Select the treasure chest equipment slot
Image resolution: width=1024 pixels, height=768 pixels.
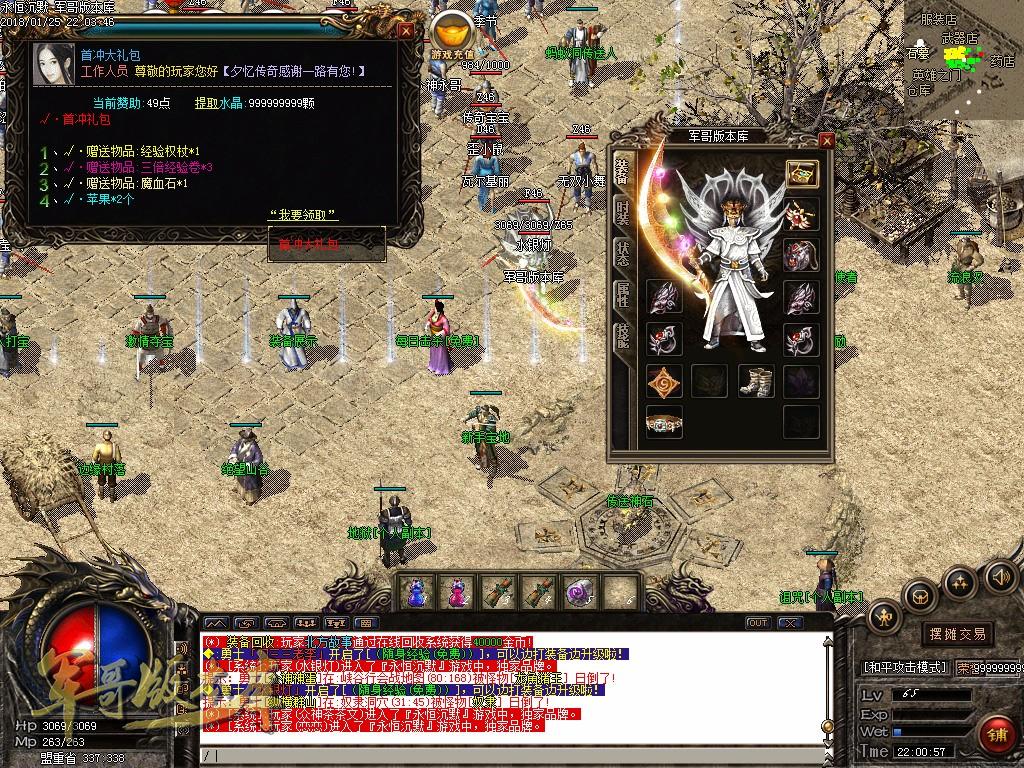click(x=802, y=173)
